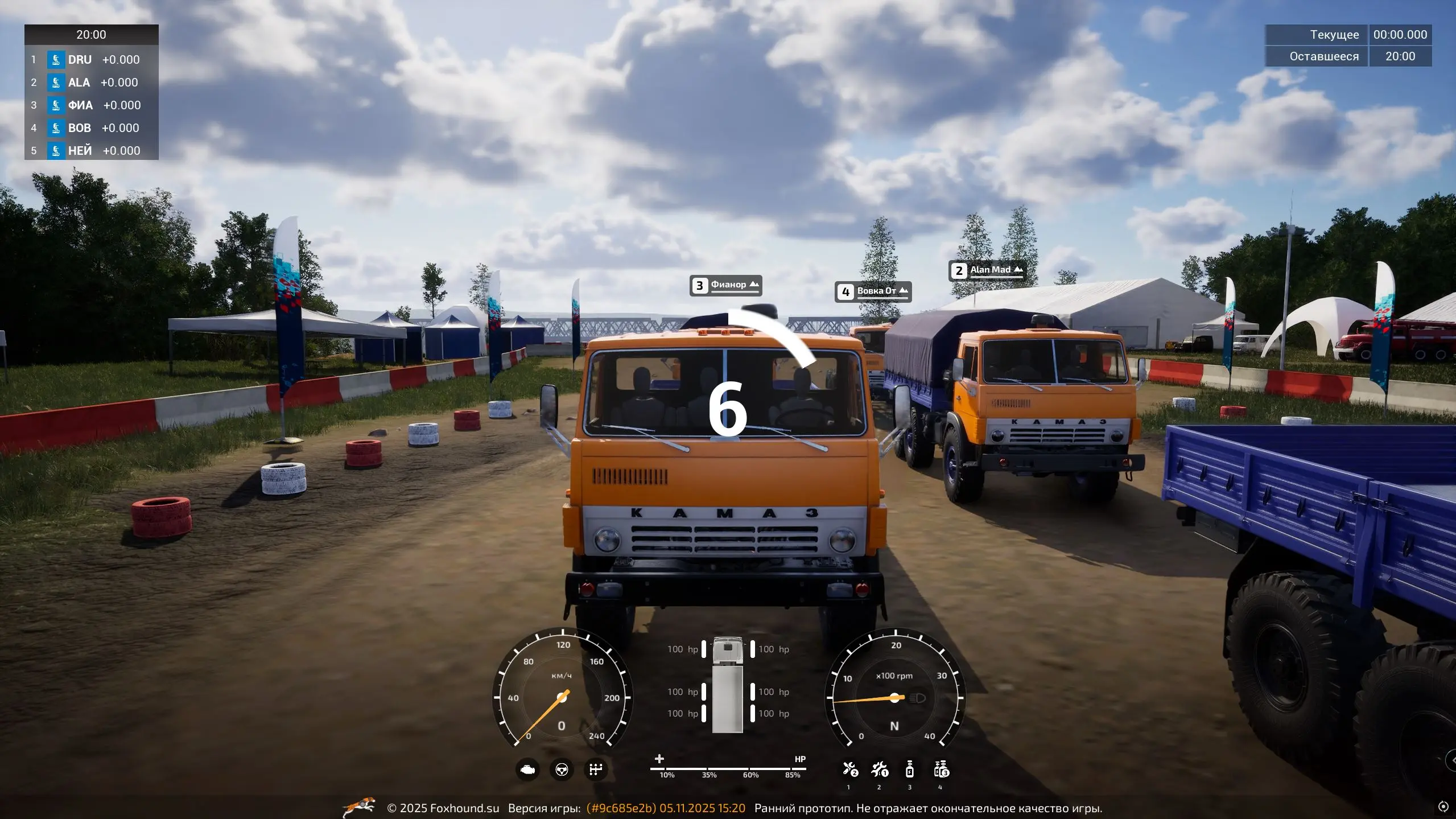
Task: Toggle the gearbox shifter icon
Action: pyautogui.click(x=596, y=770)
